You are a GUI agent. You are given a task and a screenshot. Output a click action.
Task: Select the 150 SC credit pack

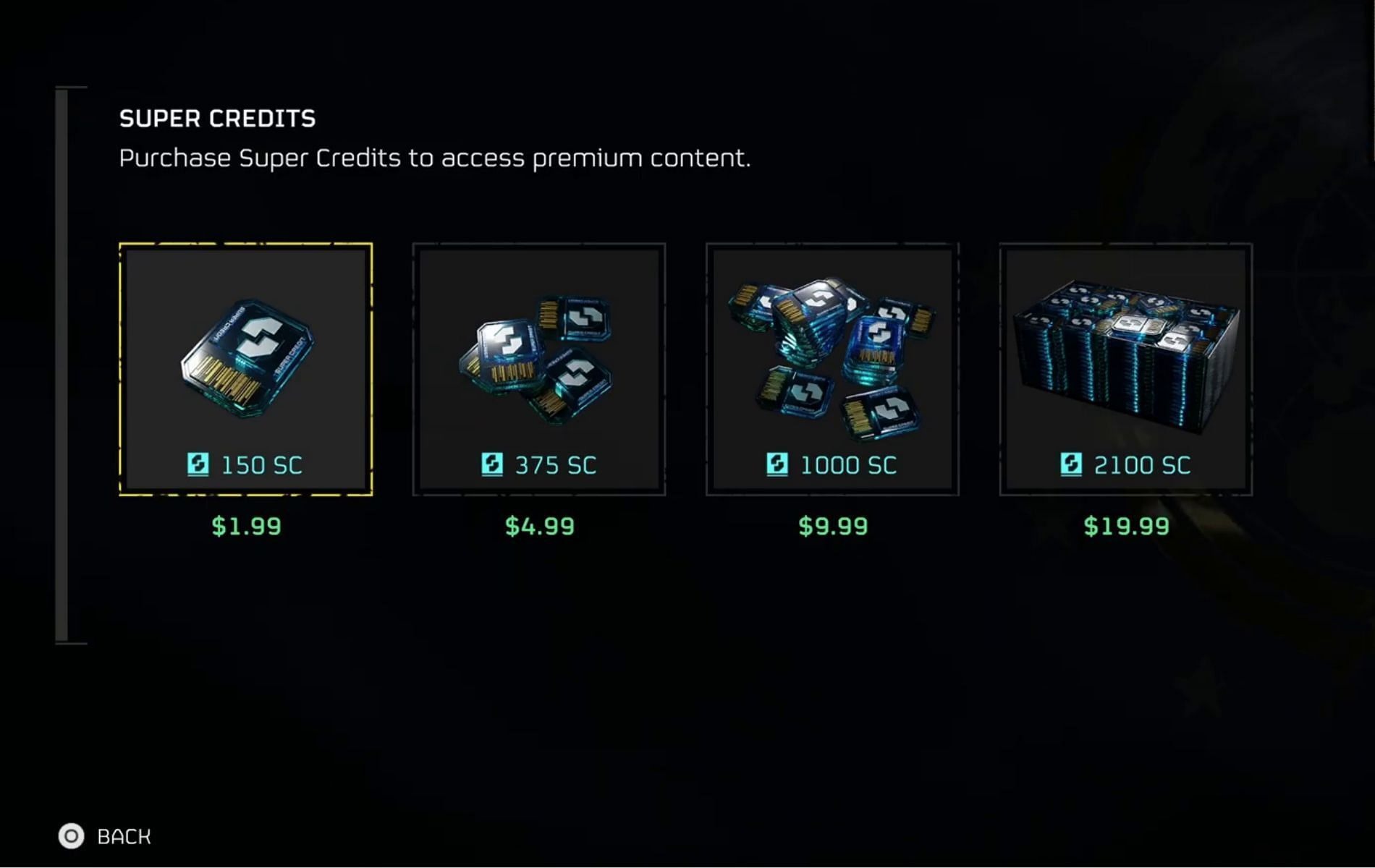(246, 369)
